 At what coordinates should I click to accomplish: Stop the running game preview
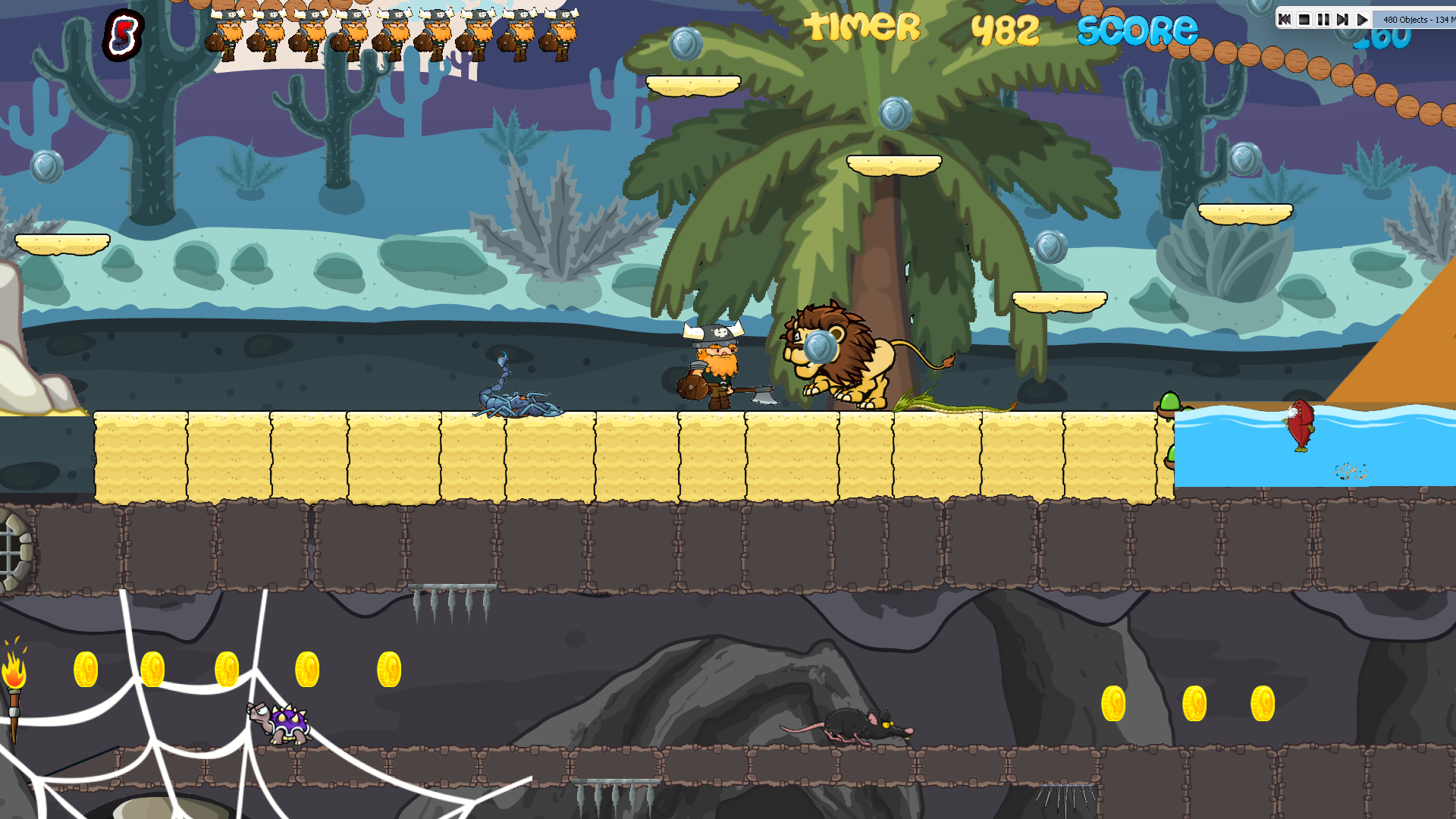pyautogui.click(x=1304, y=20)
